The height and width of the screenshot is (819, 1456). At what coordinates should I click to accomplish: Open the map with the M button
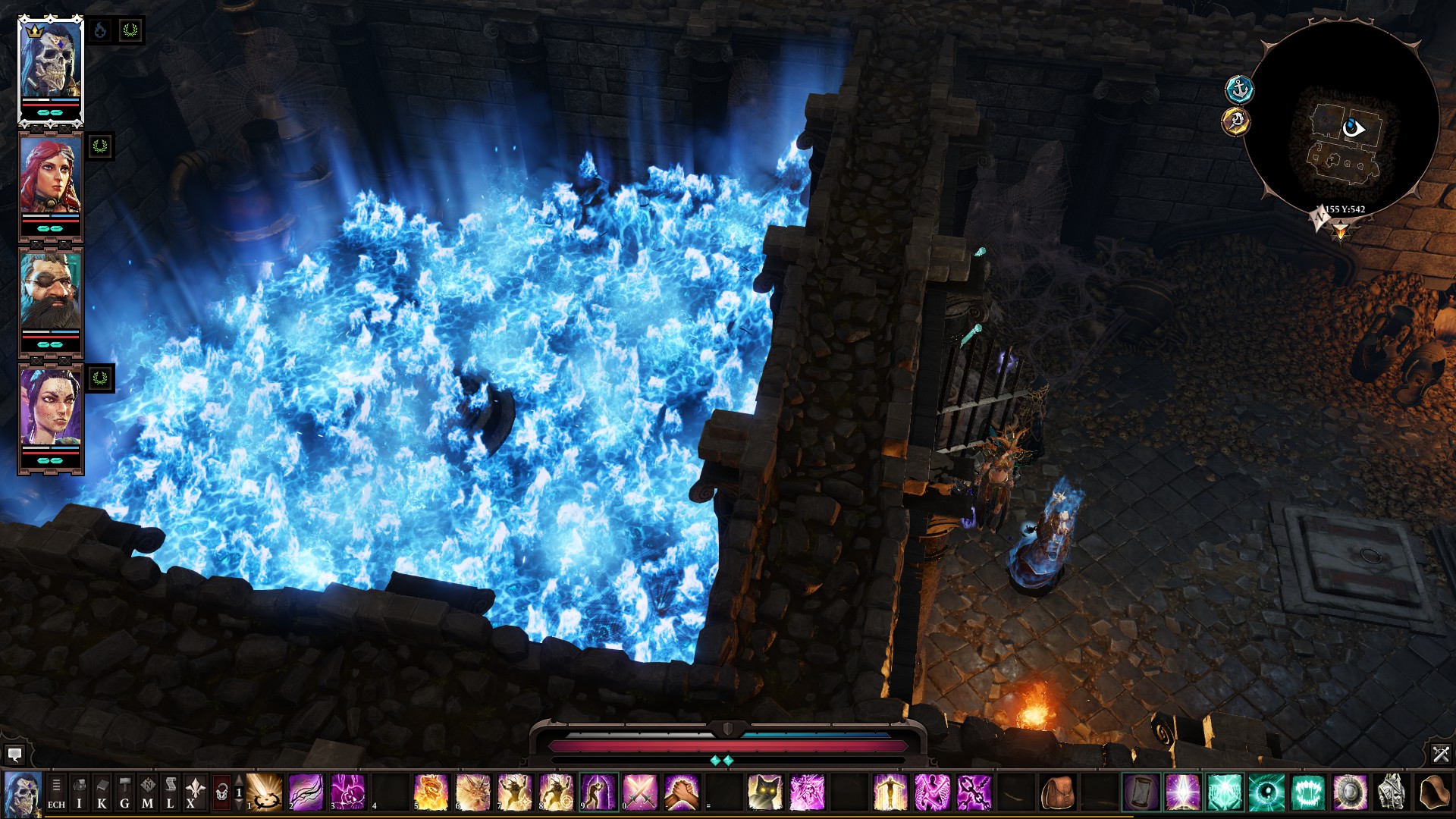pyautogui.click(x=147, y=792)
